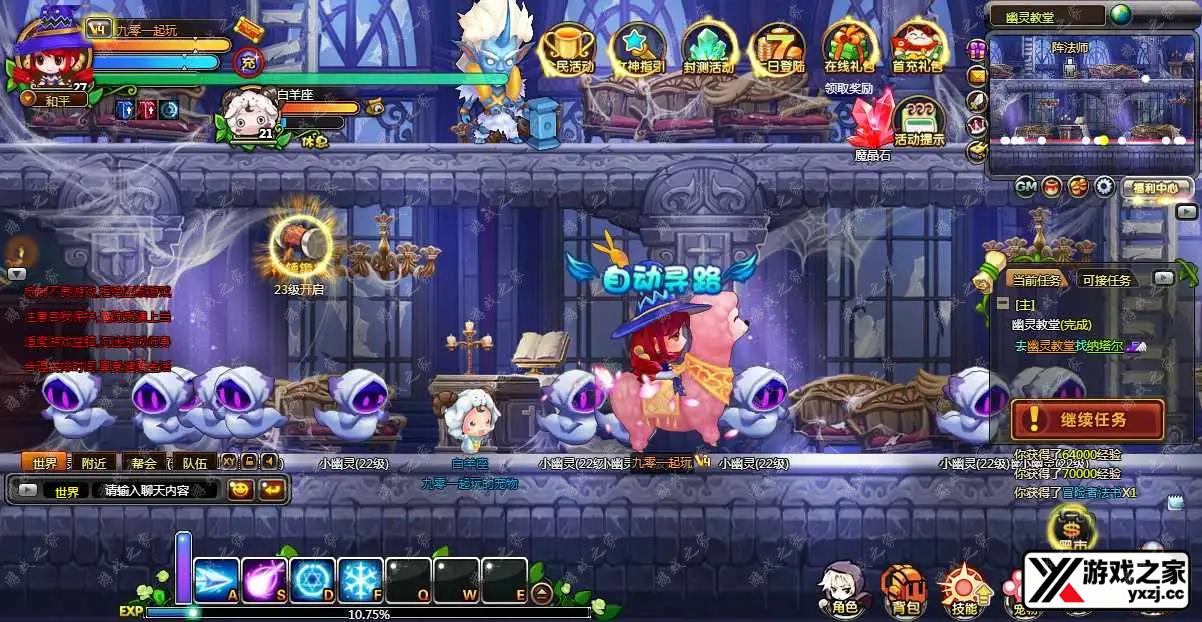This screenshot has width=1202, height=622.
Task: Open the 角色 character panel
Action: (838, 589)
